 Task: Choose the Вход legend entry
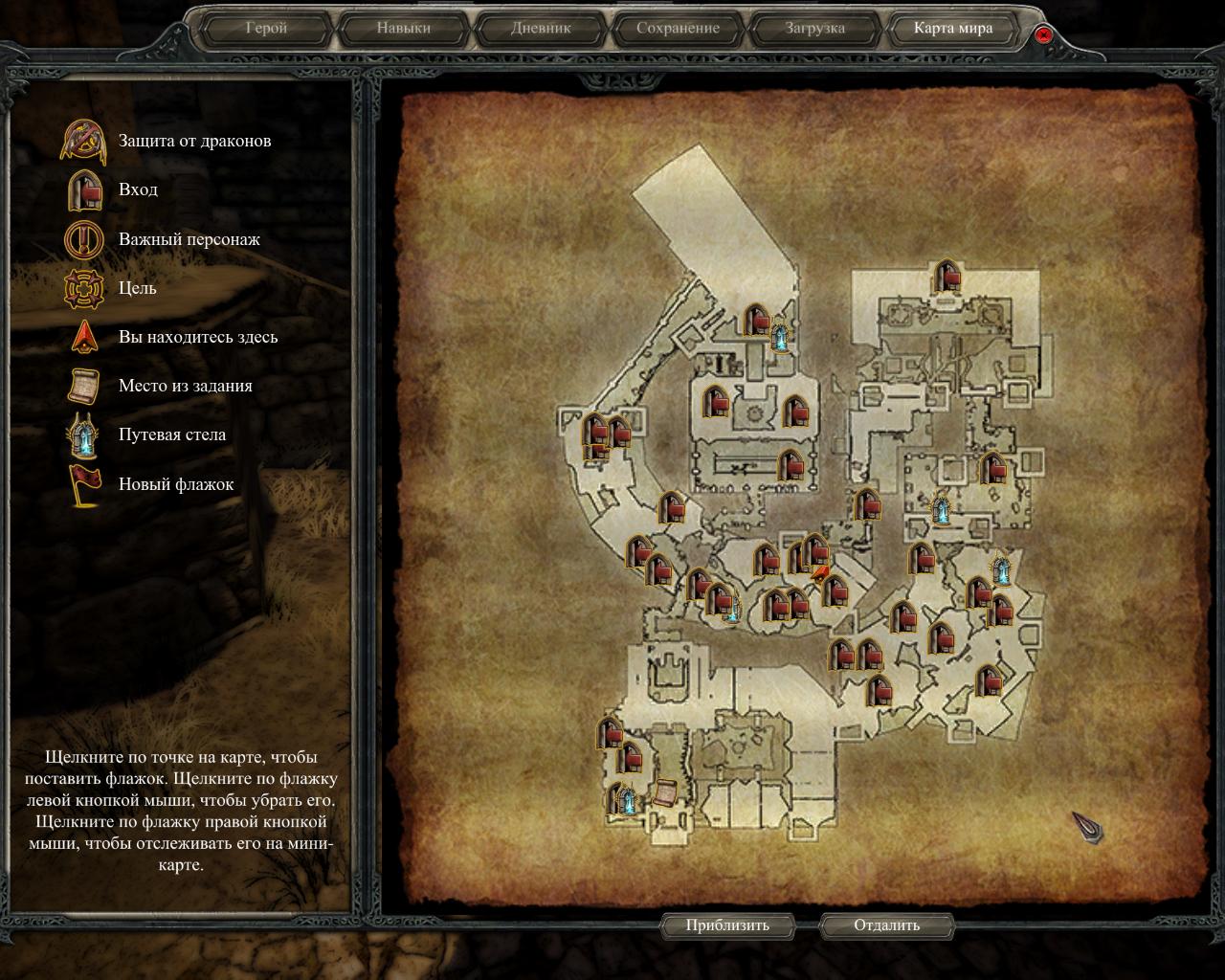[x=138, y=189]
